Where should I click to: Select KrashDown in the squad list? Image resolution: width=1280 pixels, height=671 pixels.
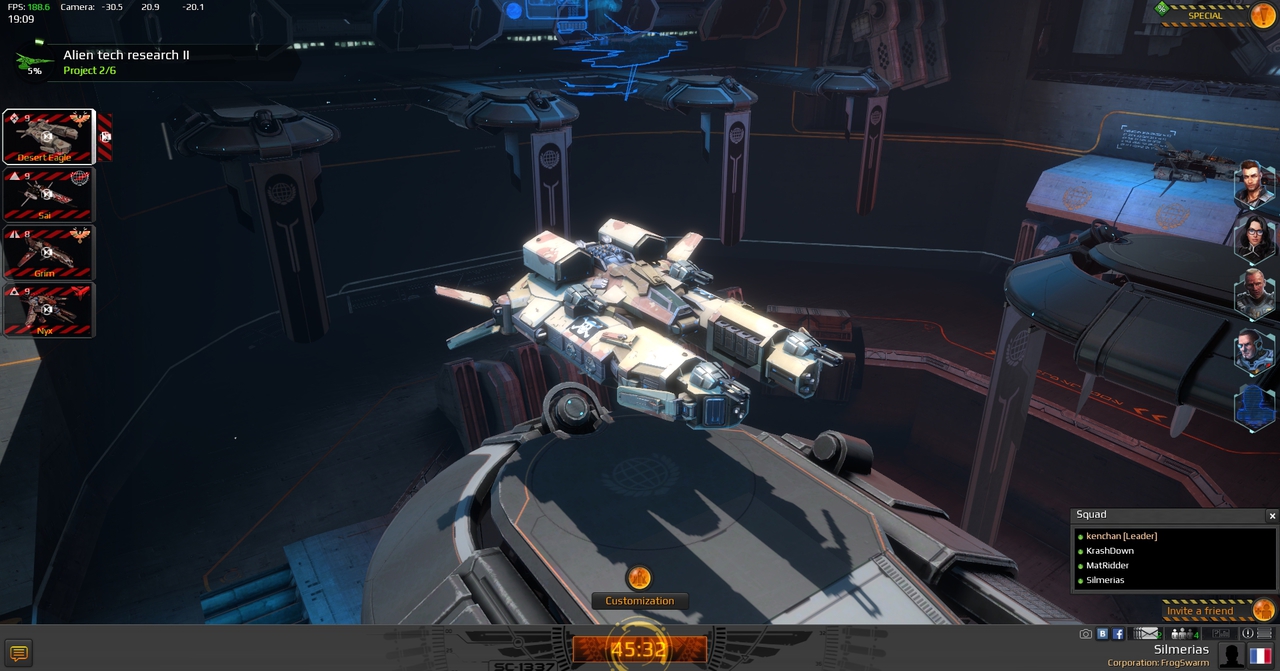(x=1109, y=551)
